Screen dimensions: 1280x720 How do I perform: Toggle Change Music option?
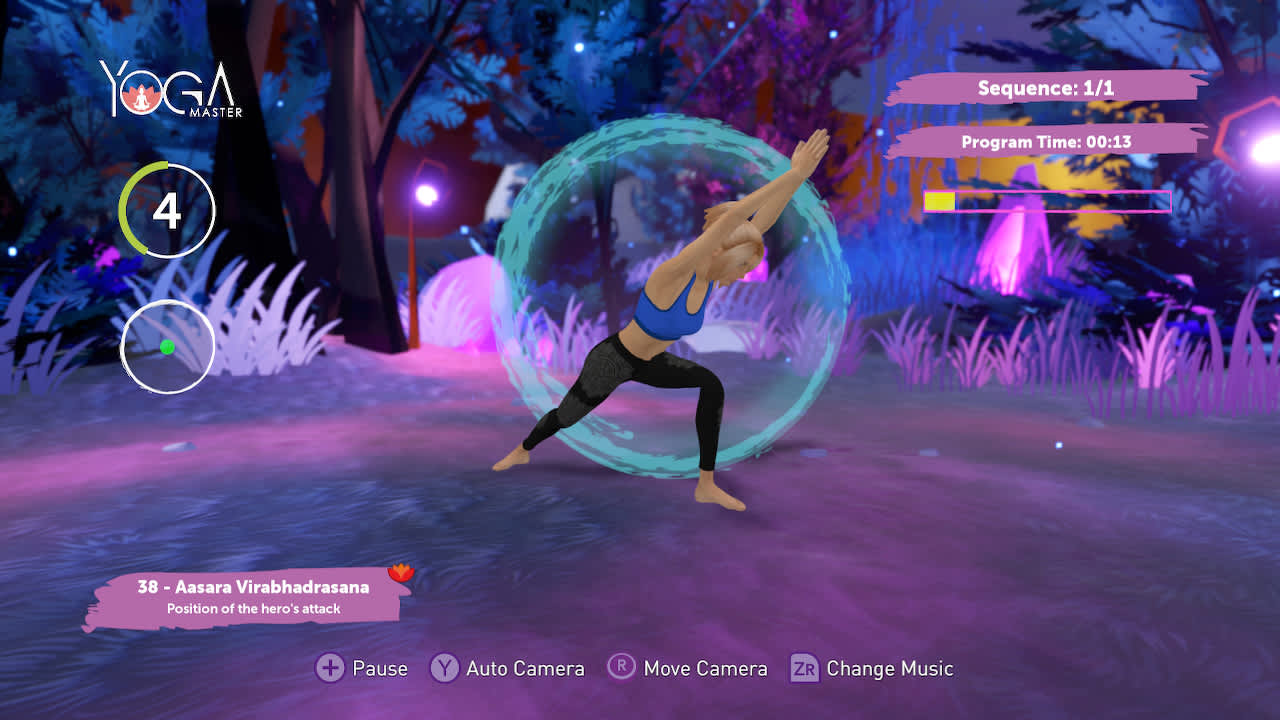point(873,668)
